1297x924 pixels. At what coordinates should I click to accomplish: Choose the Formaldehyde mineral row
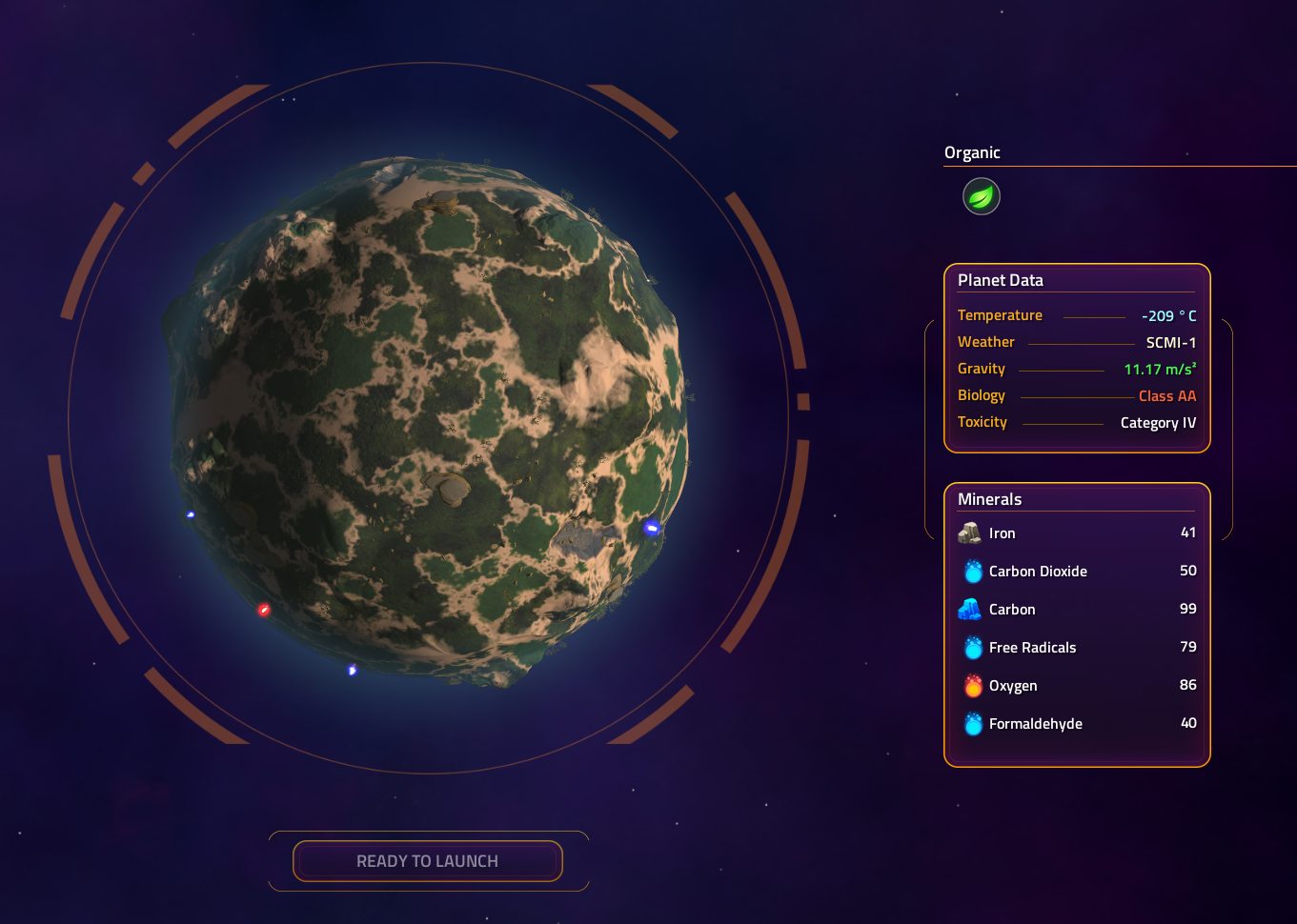coord(1076,724)
